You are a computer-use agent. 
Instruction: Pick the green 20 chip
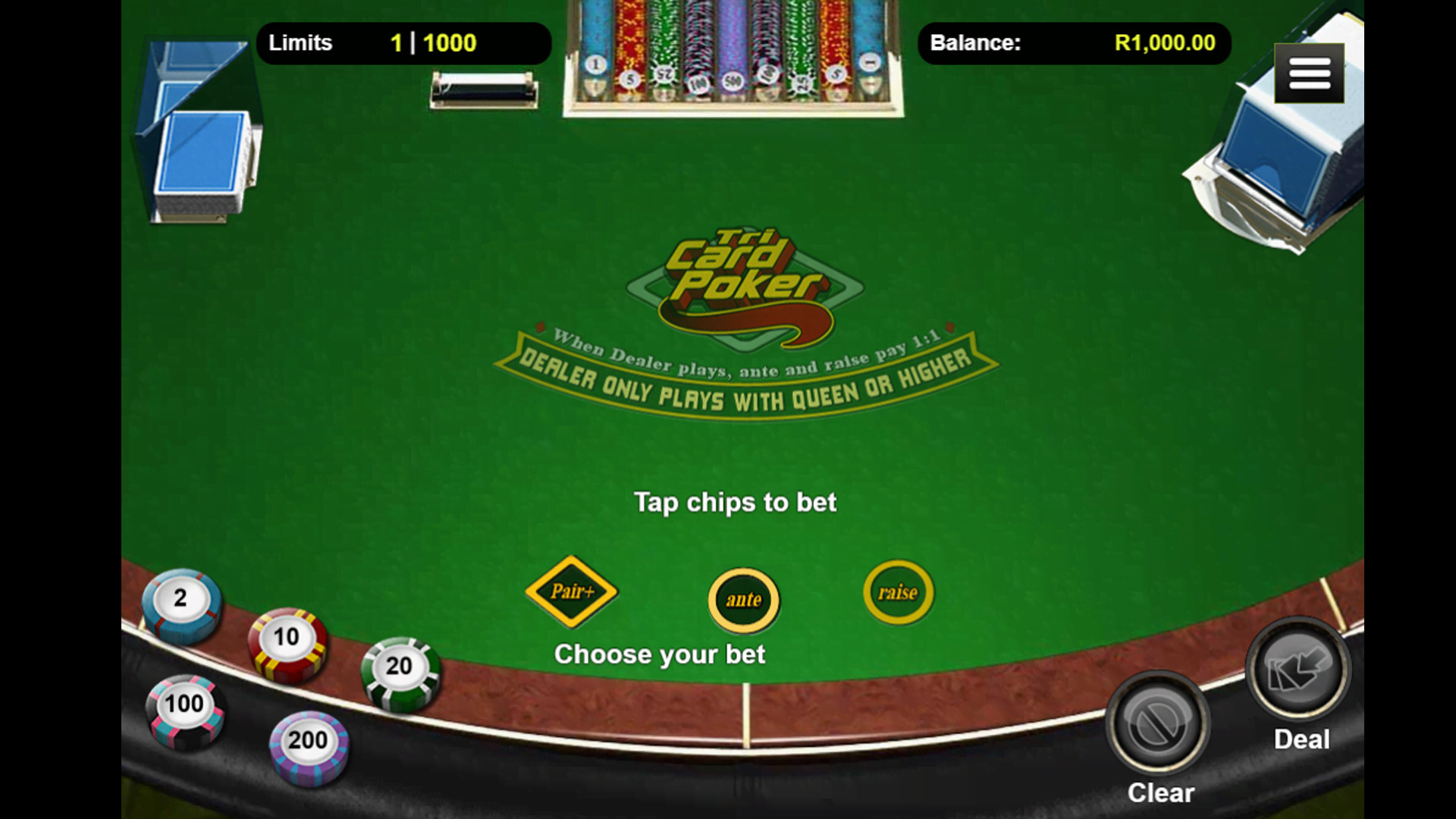[x=400, y=671]
